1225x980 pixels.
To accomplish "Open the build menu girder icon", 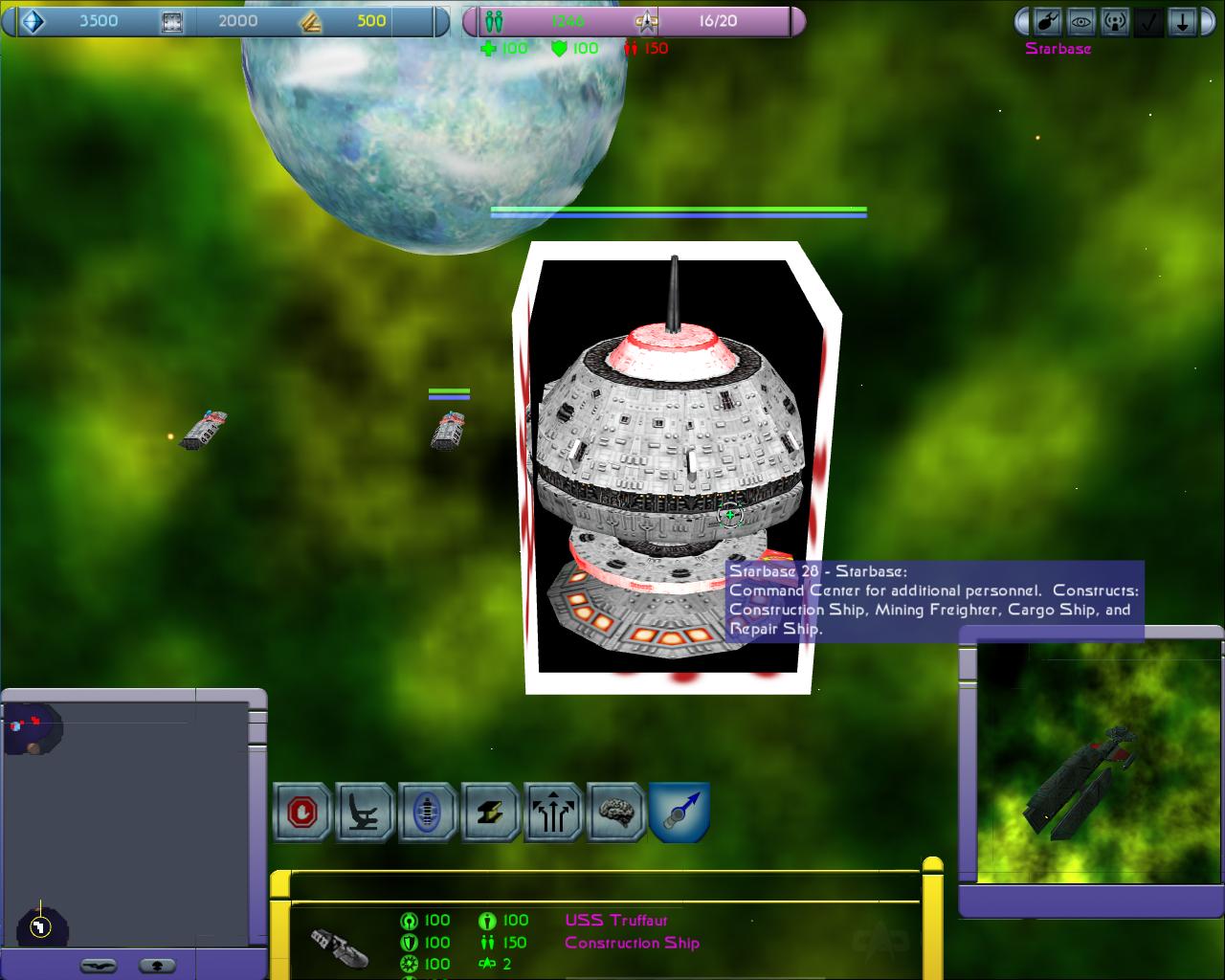I will tap(490, 813).
